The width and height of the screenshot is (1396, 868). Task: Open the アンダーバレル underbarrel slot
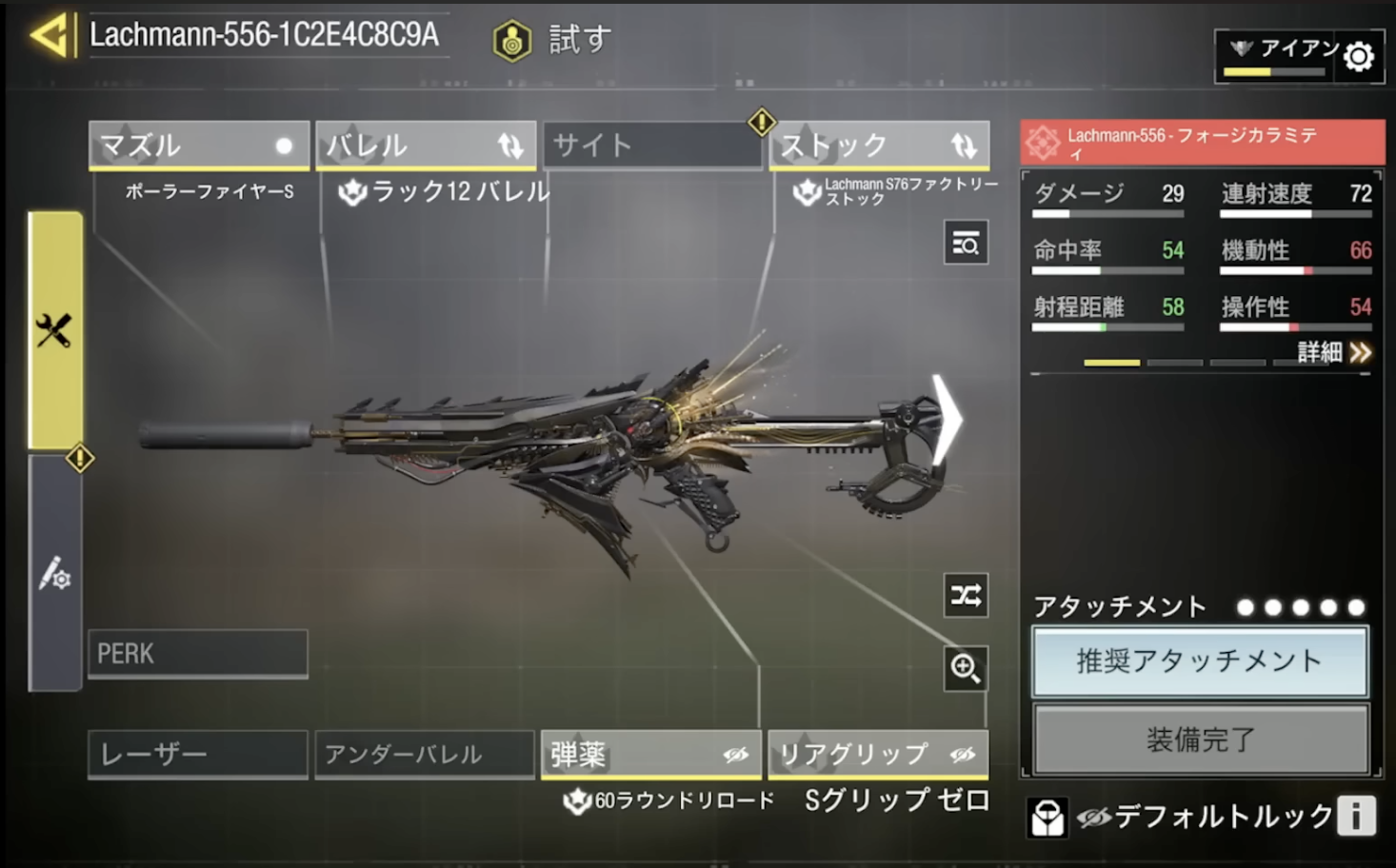click(424, 755)
